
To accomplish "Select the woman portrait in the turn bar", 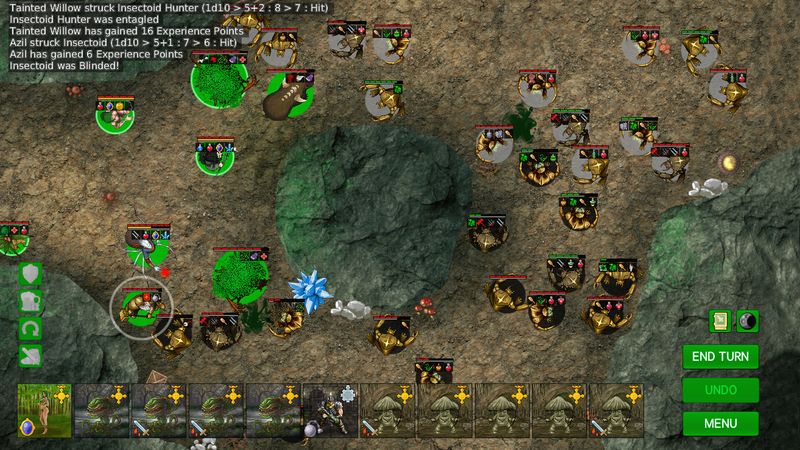I will coord(44,411).
